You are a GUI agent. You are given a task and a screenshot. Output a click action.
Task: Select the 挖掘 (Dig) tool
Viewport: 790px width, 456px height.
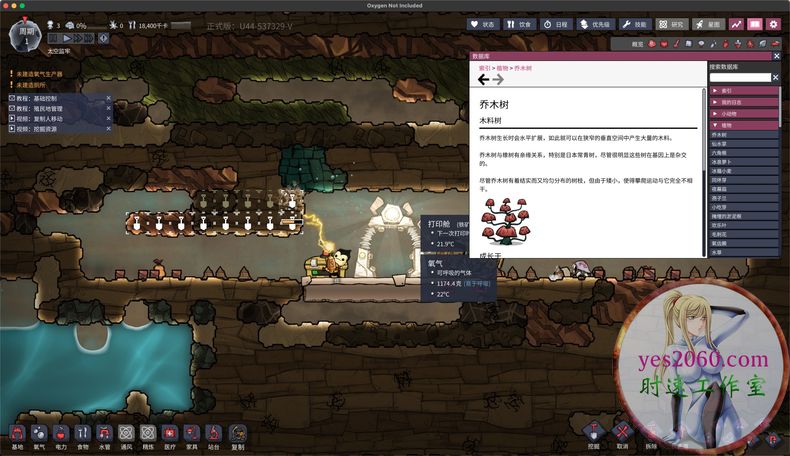click(x=594, y=432)
